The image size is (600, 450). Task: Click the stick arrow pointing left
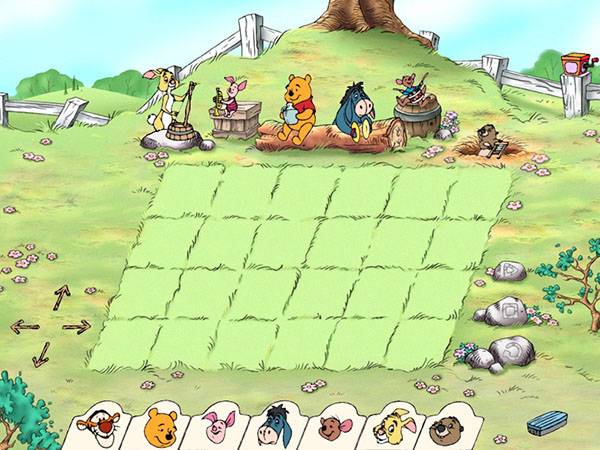[25, 326]
